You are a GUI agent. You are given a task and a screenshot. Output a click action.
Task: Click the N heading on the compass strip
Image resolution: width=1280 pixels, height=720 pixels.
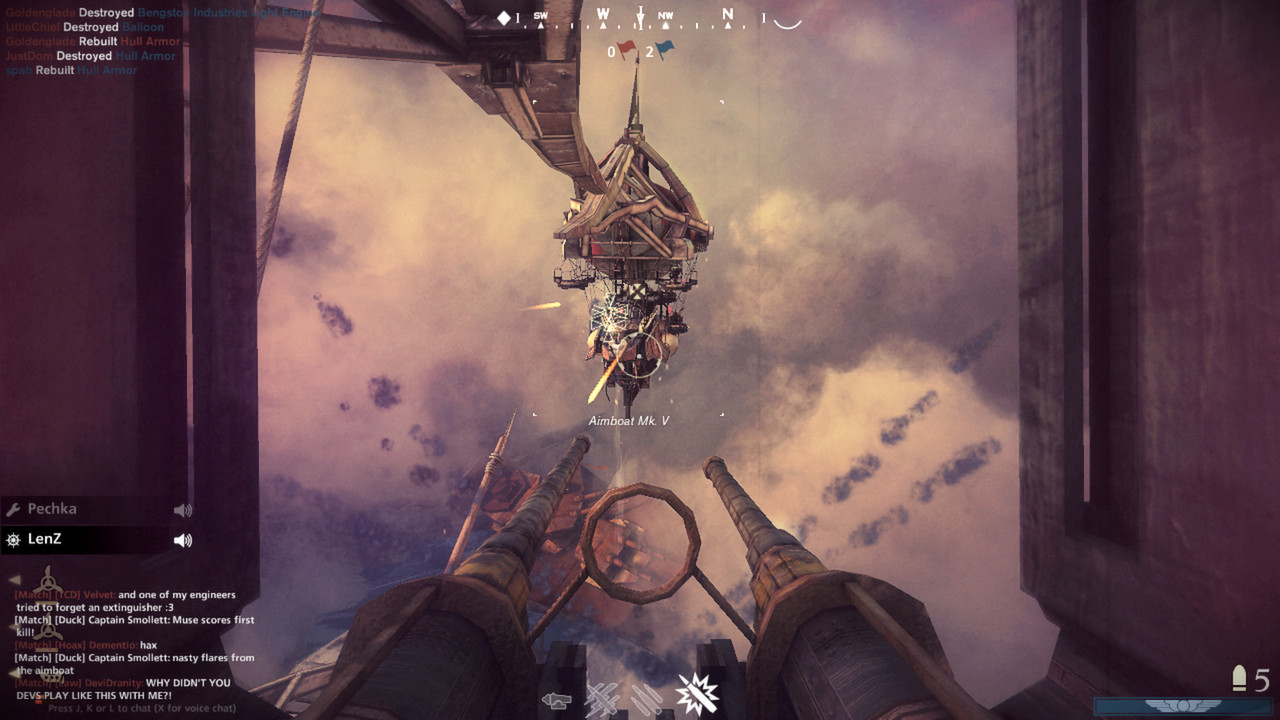(x=727, y=15)
